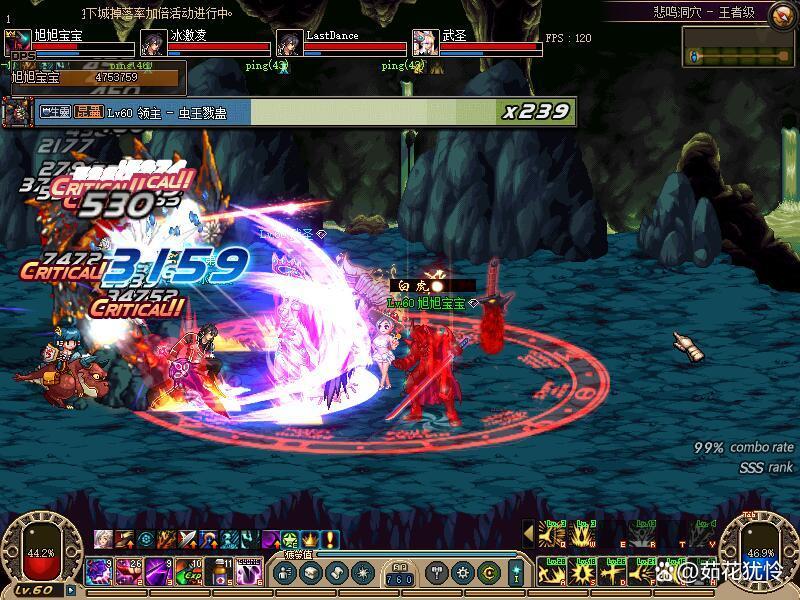Activate the S-key burst skill
Screen dimensions: 800x600
(x=583, y=574)
